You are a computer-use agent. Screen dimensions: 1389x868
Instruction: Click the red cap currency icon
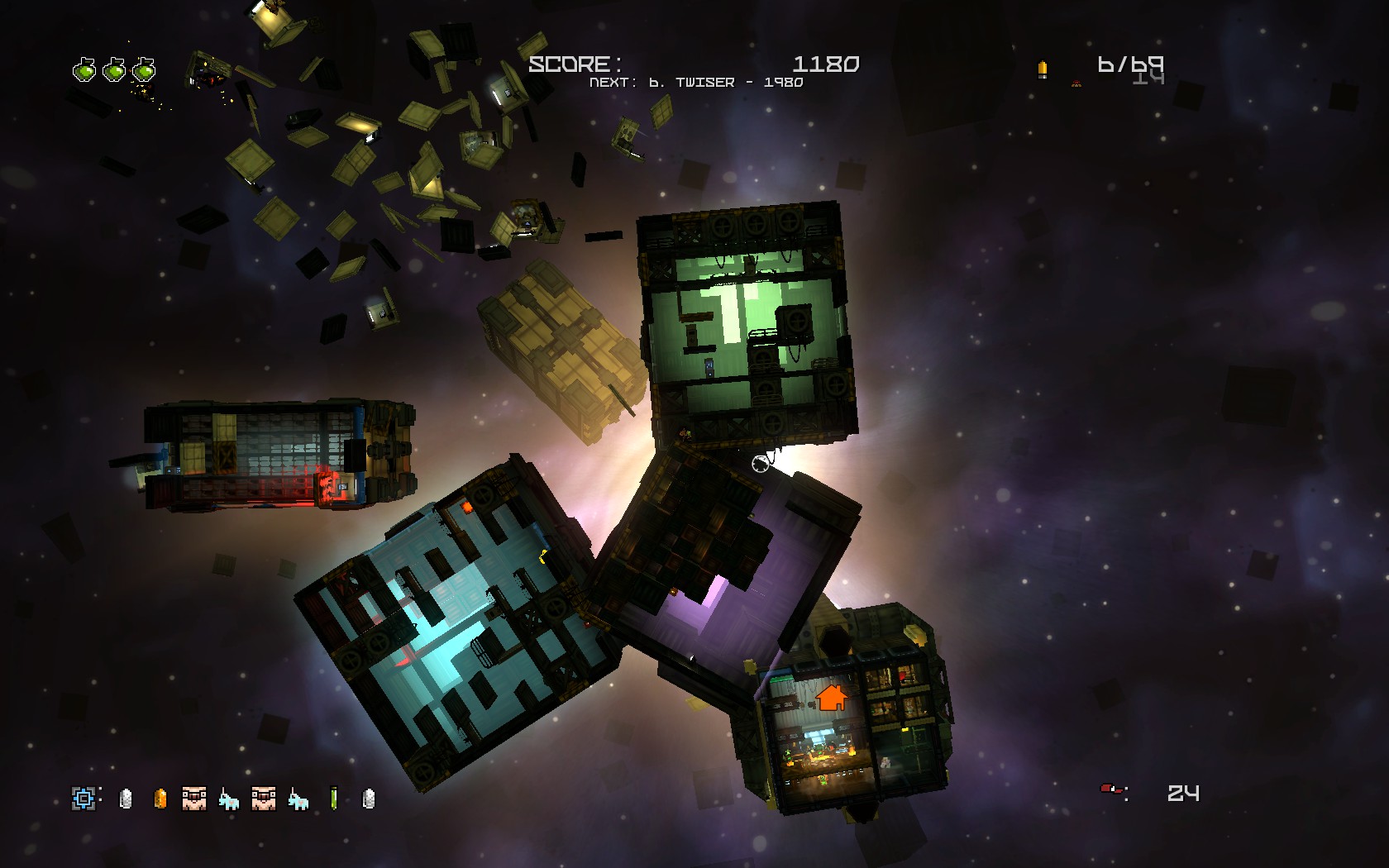coord(1110,790)
